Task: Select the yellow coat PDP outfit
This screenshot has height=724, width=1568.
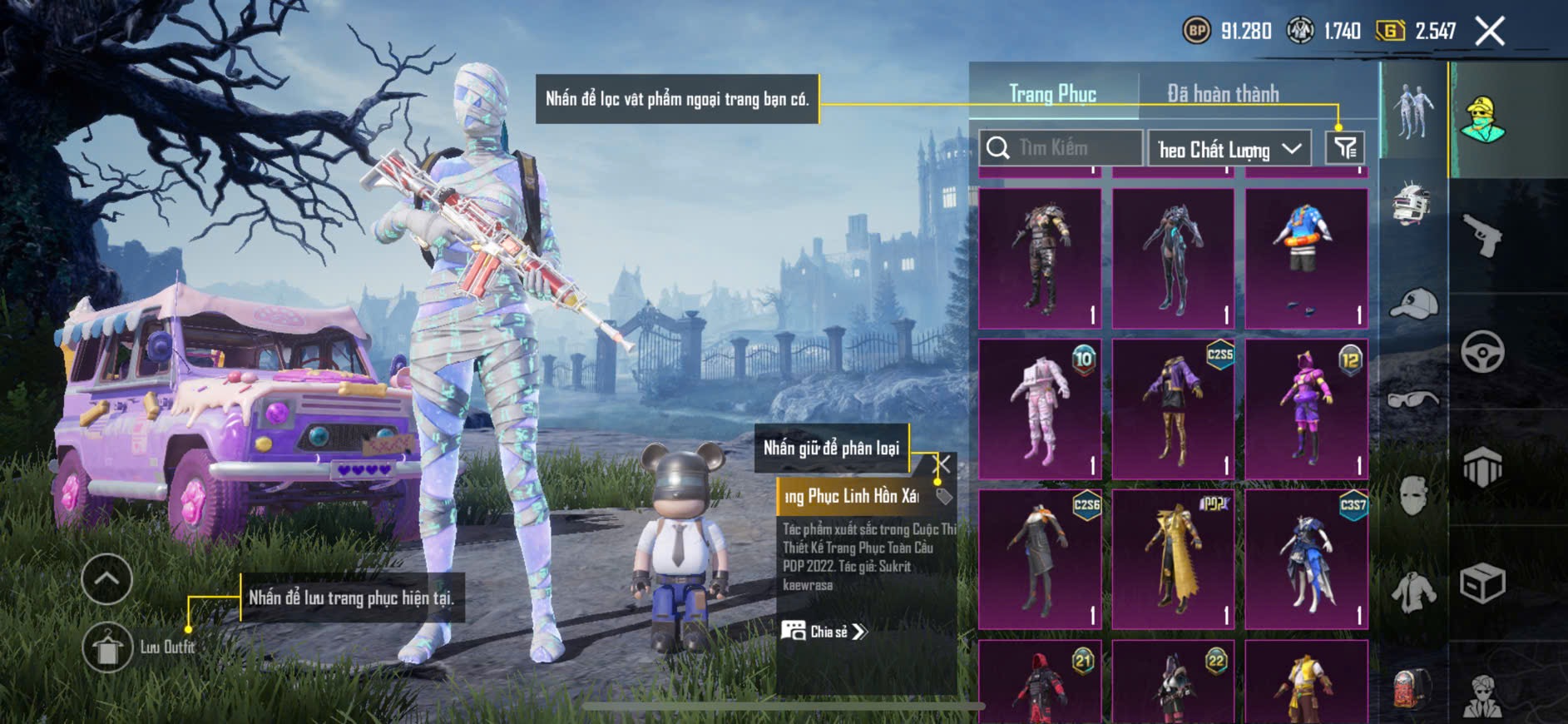Action: (1174, 558)
